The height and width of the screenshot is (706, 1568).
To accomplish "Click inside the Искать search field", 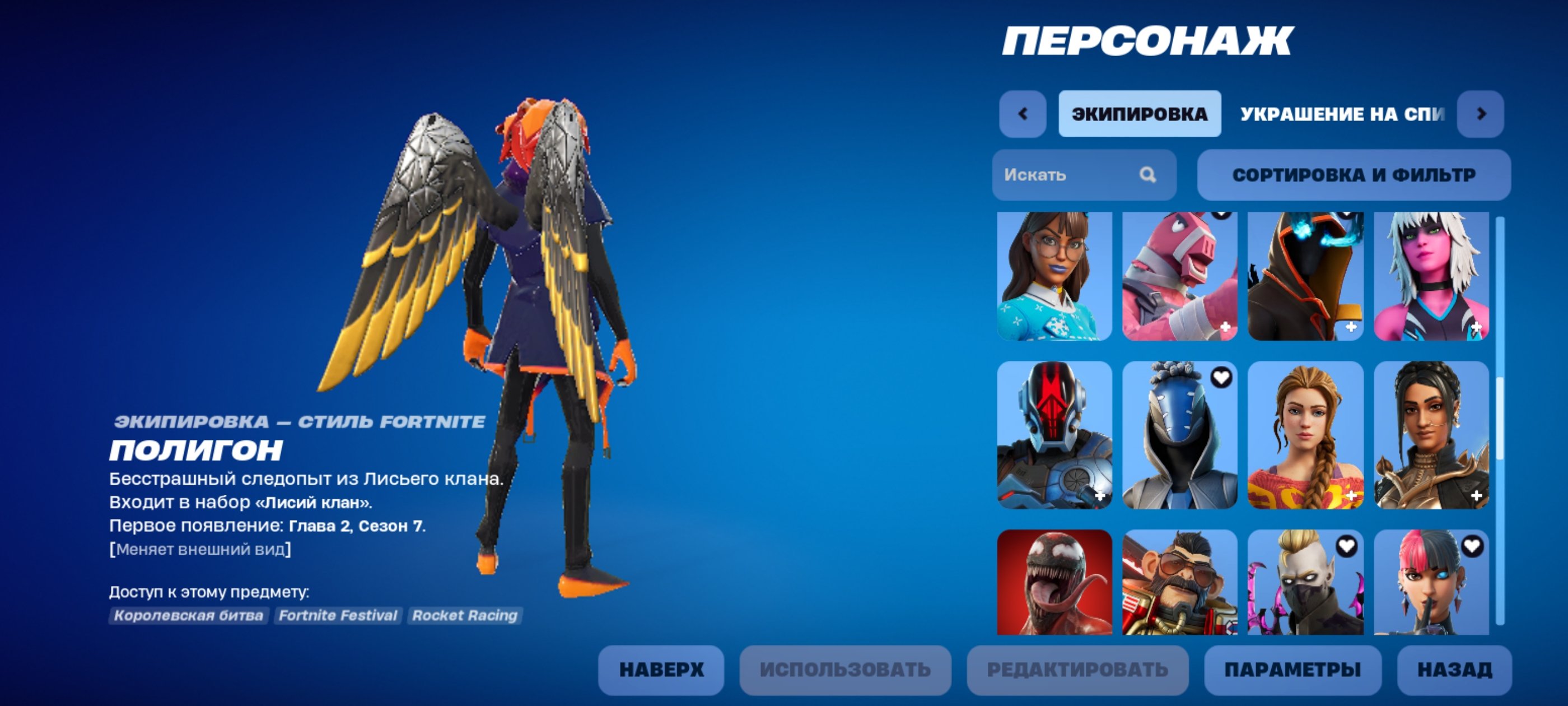I will click(1071, 175).
